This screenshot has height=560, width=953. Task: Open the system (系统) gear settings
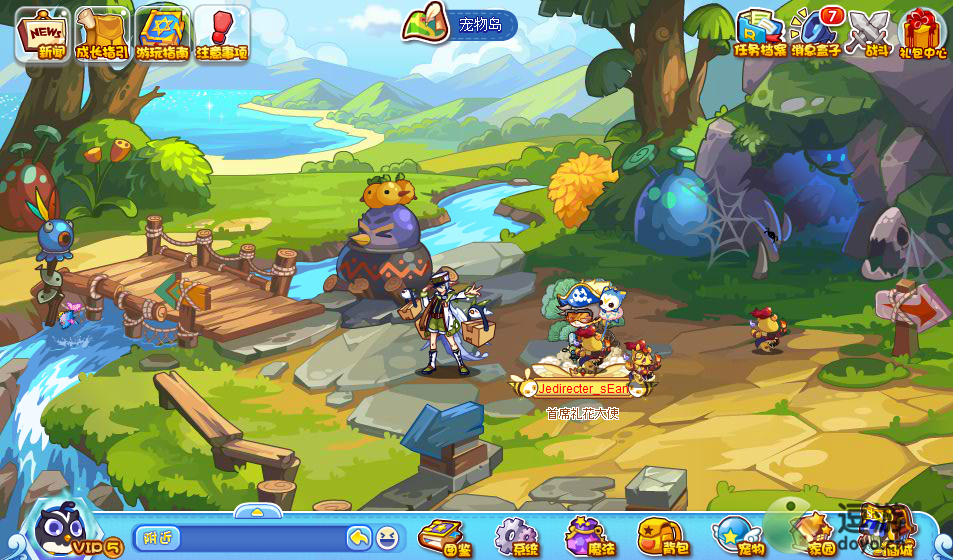tap(516, 535)
